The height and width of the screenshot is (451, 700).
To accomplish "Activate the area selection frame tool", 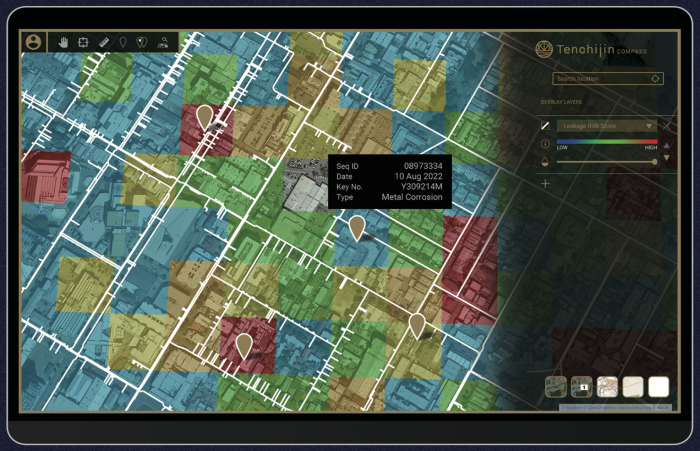I will click(84, 42).
